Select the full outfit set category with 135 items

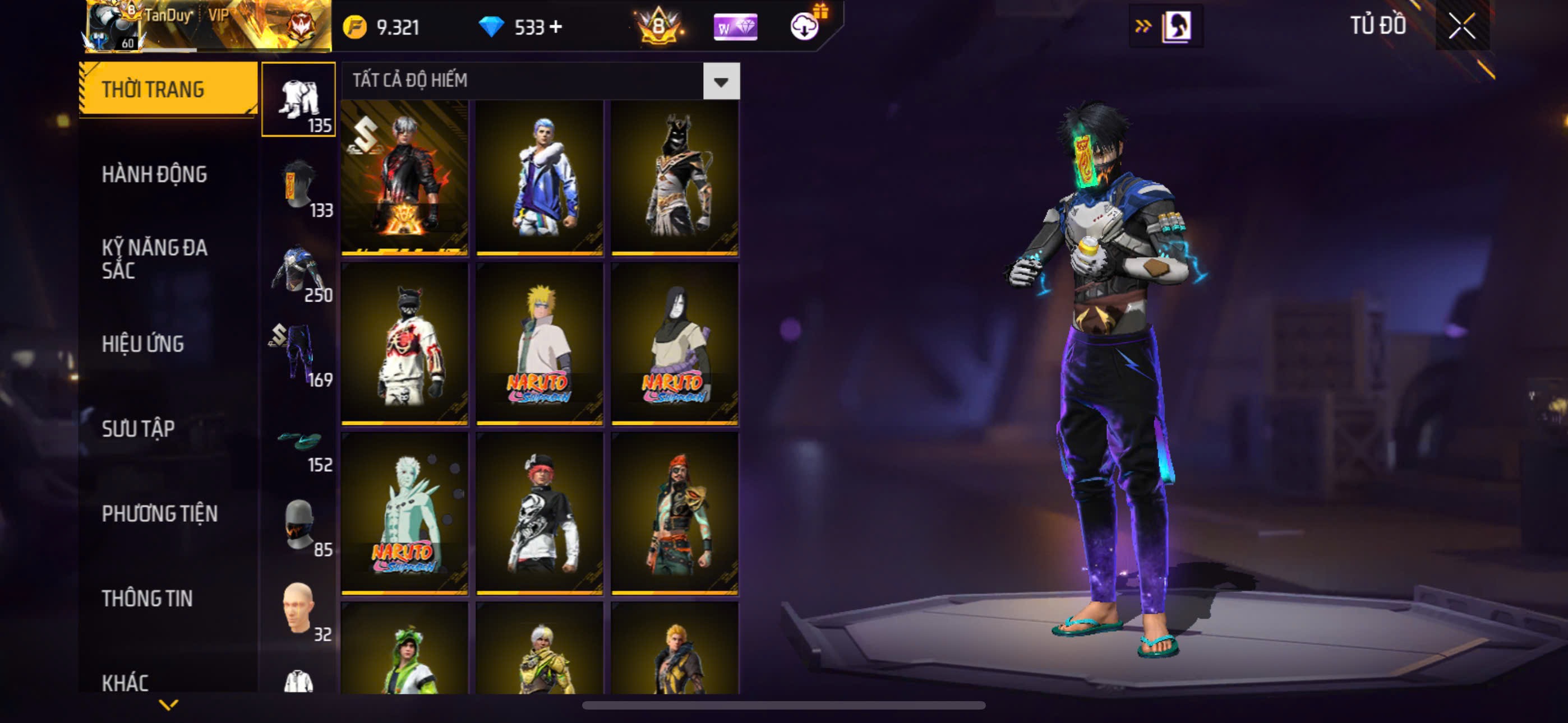pyautogui.click(x=298, y=99)
